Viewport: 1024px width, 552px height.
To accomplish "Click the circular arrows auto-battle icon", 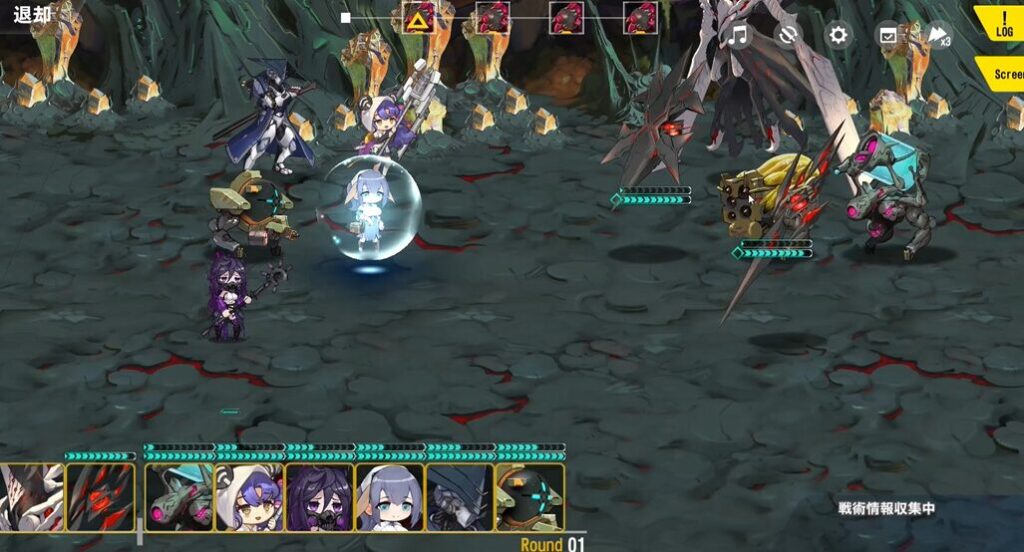I will tap(788, 36).
